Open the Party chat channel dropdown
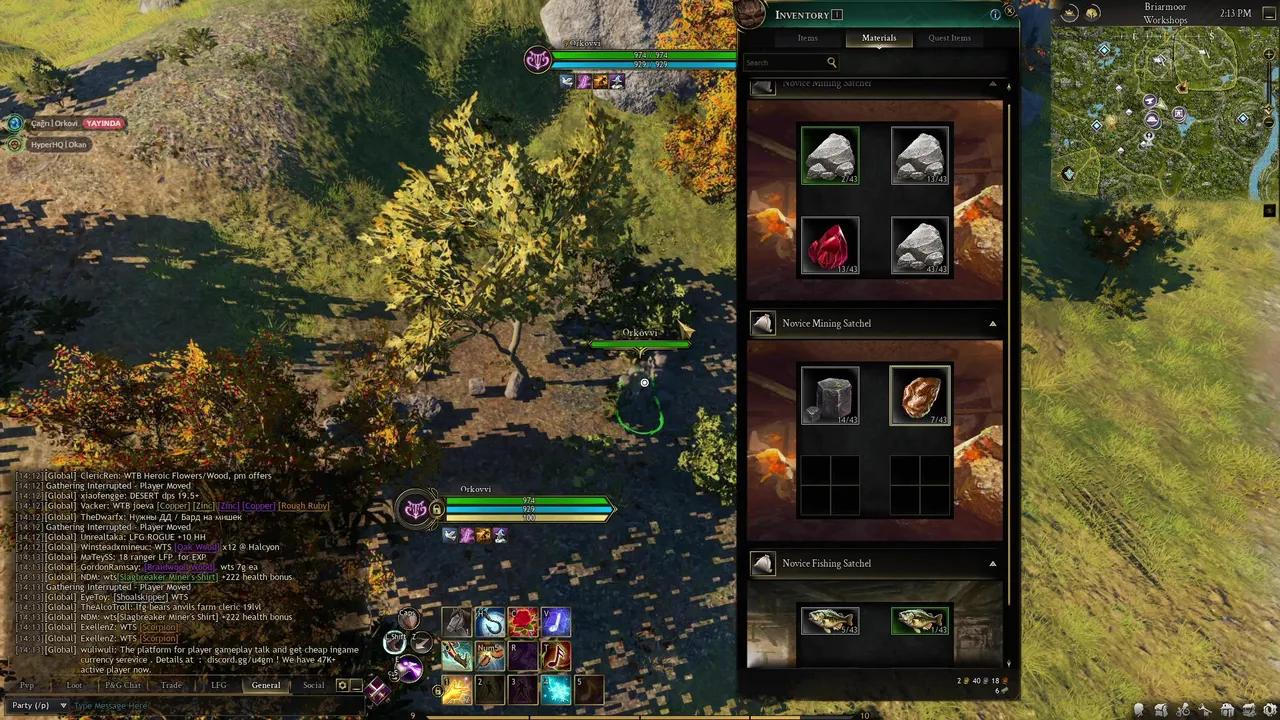Viewport: 1280px width, 720px height. point(36,705)
